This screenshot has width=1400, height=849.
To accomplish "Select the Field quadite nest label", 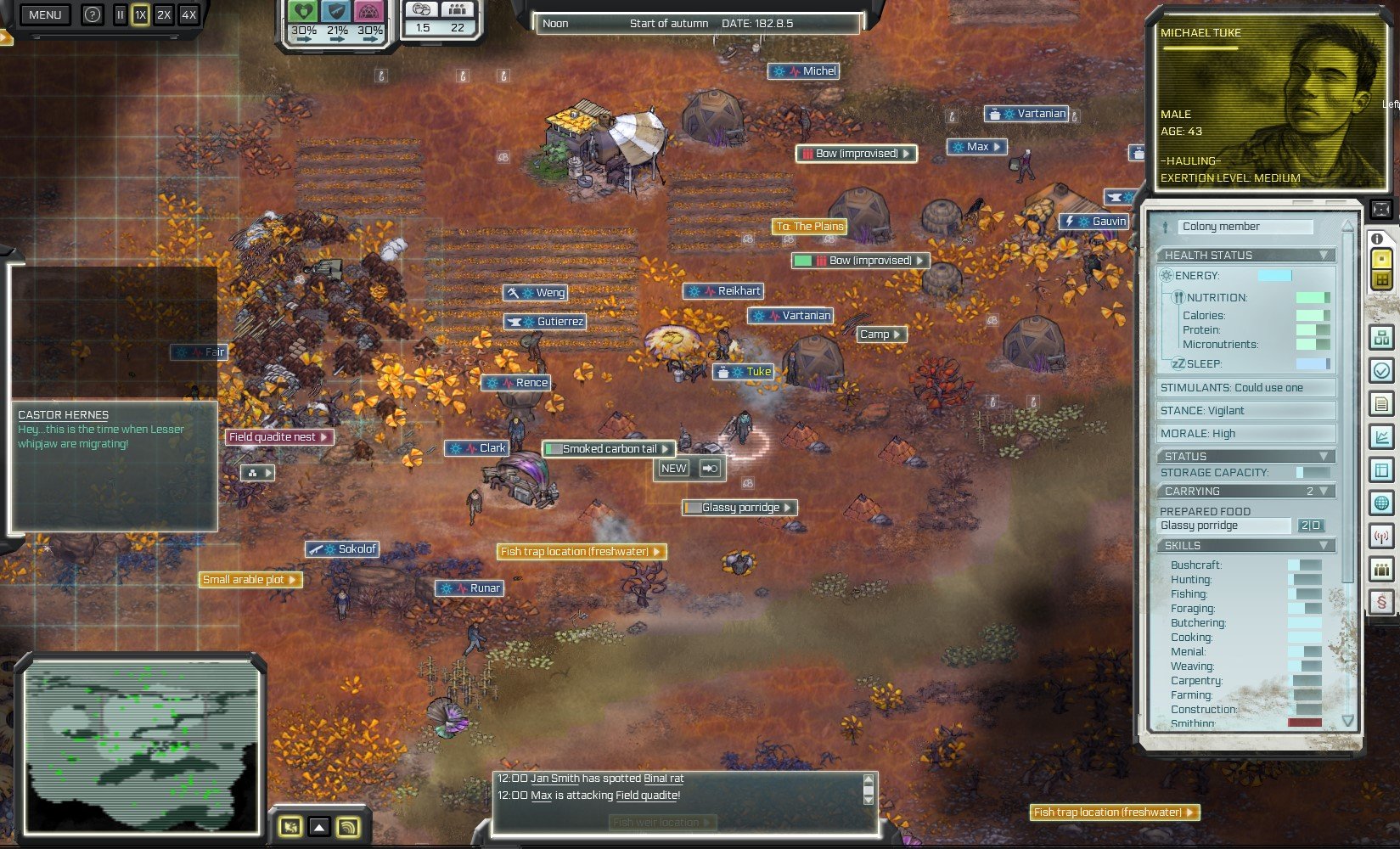I will (x=273, y=436).
